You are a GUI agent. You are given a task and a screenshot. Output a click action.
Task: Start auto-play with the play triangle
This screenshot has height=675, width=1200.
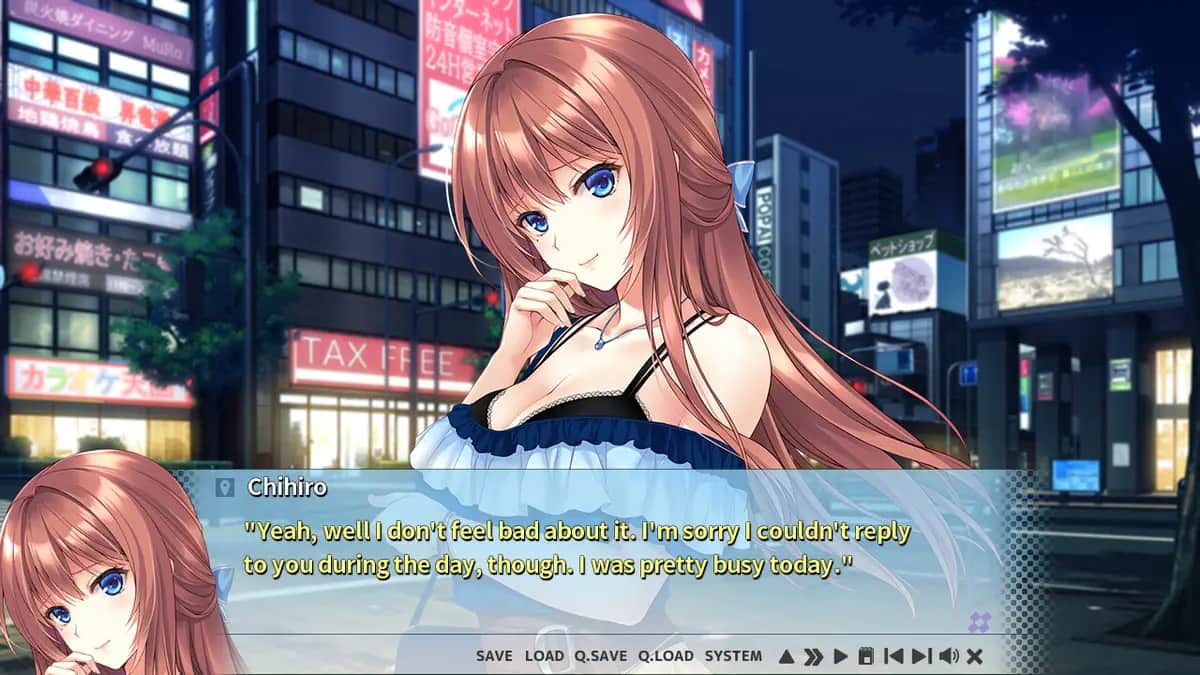840,656
